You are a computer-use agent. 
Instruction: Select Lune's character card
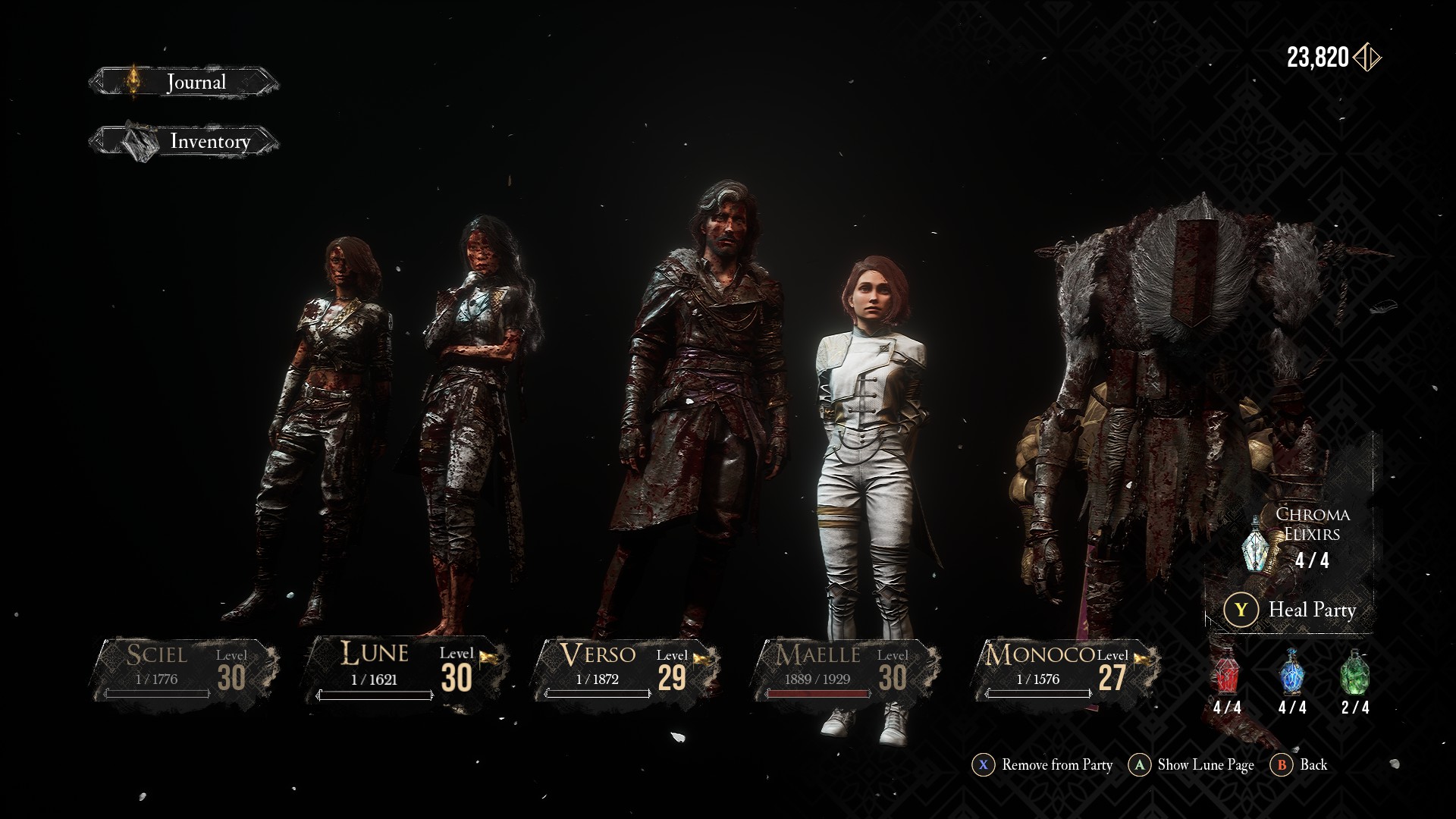coord(406,669)
